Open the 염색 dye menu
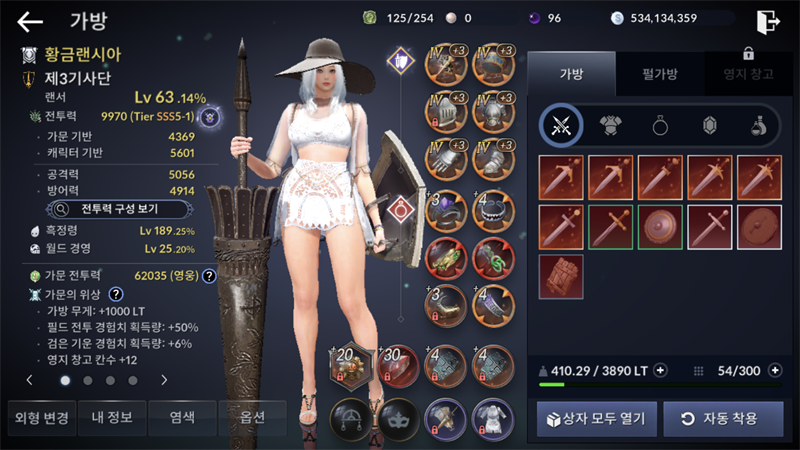 [x=180, y=418]
